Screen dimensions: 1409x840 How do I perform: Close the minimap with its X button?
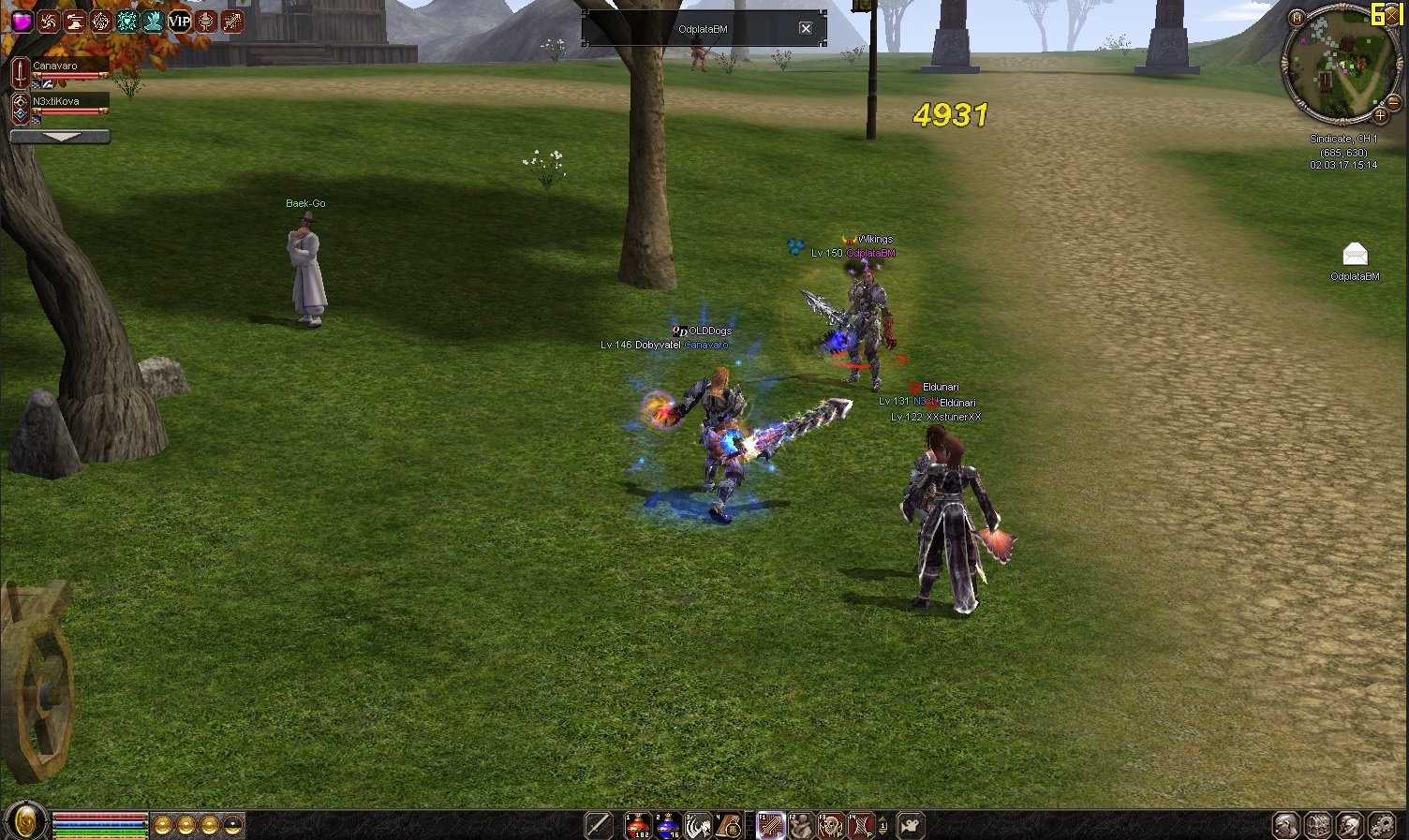1392,16
